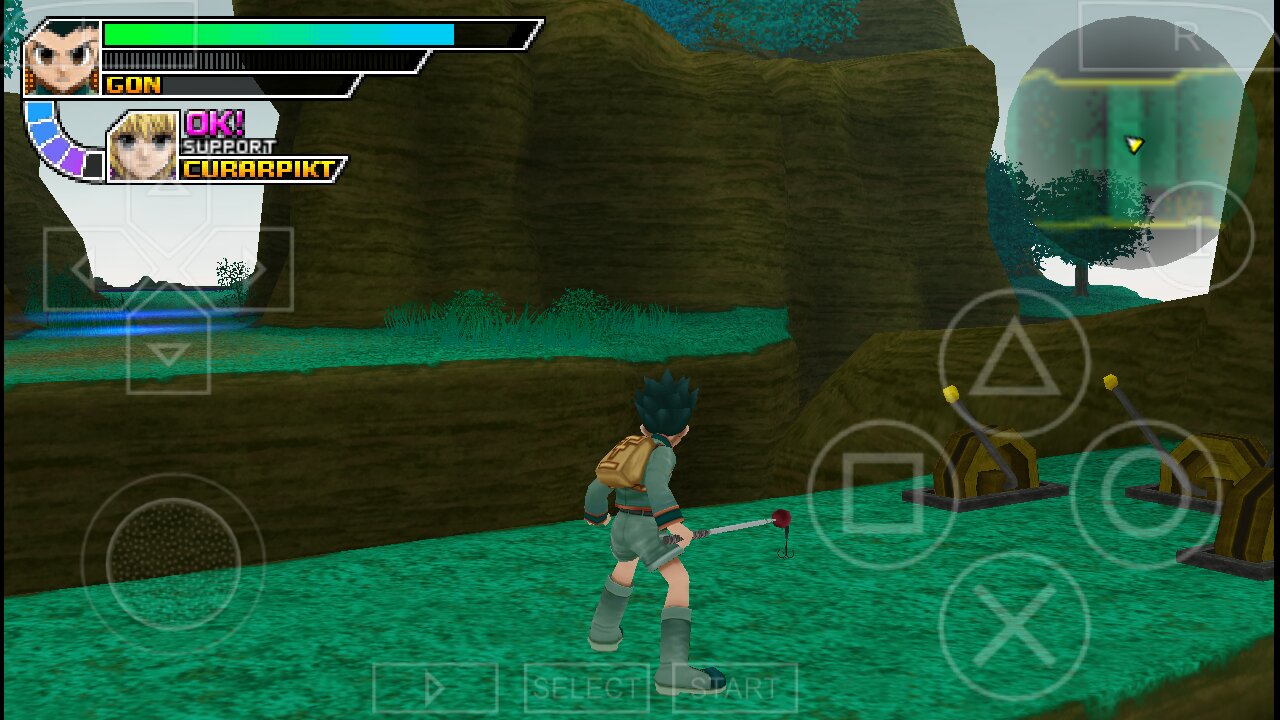1280x720 pixels.
Task: Click the Curarpikt support portrait
Action: [142, 147]
